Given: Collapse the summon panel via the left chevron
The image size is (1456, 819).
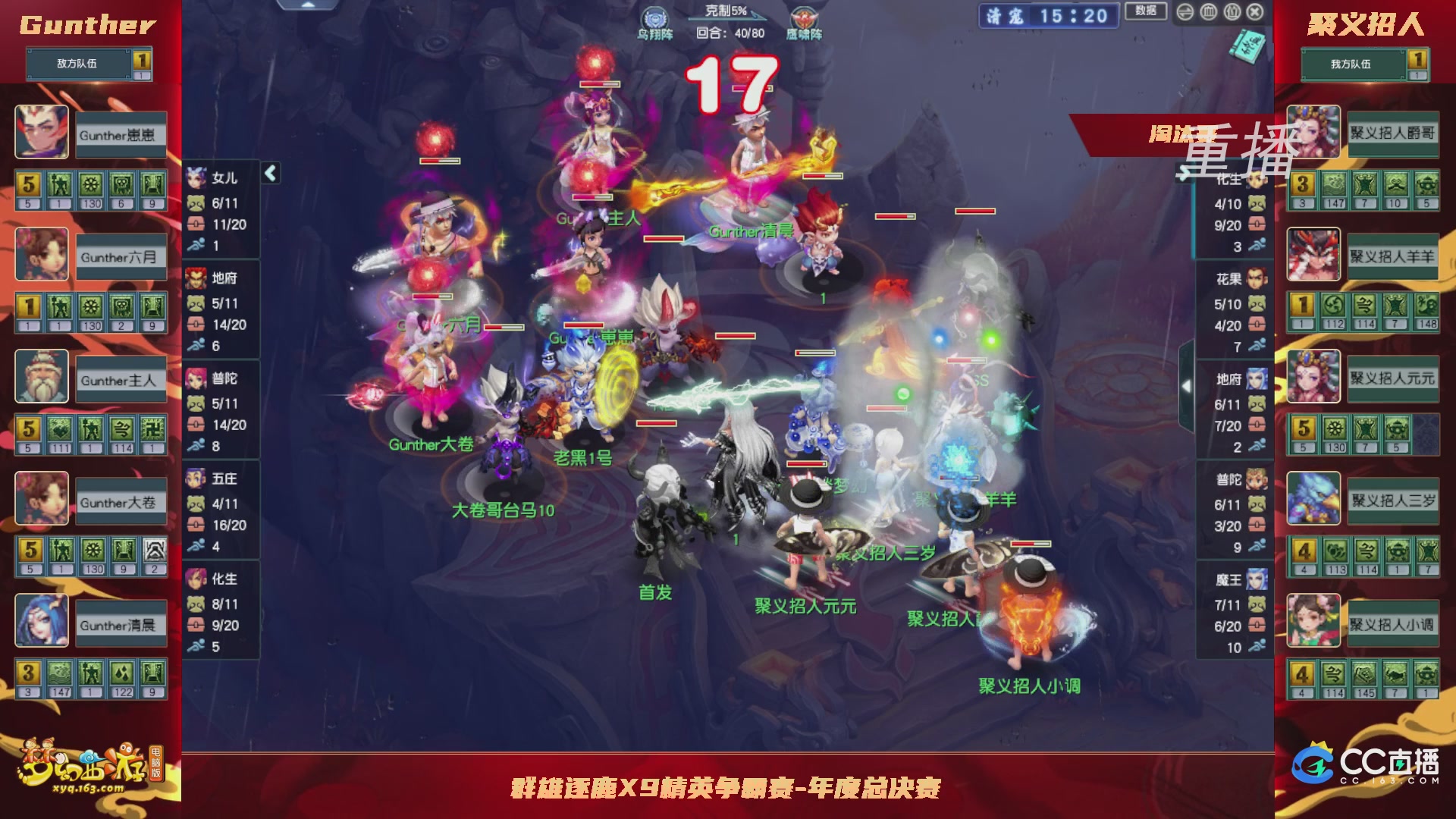Looking at the screenshot, I should (x=269, y=172).
